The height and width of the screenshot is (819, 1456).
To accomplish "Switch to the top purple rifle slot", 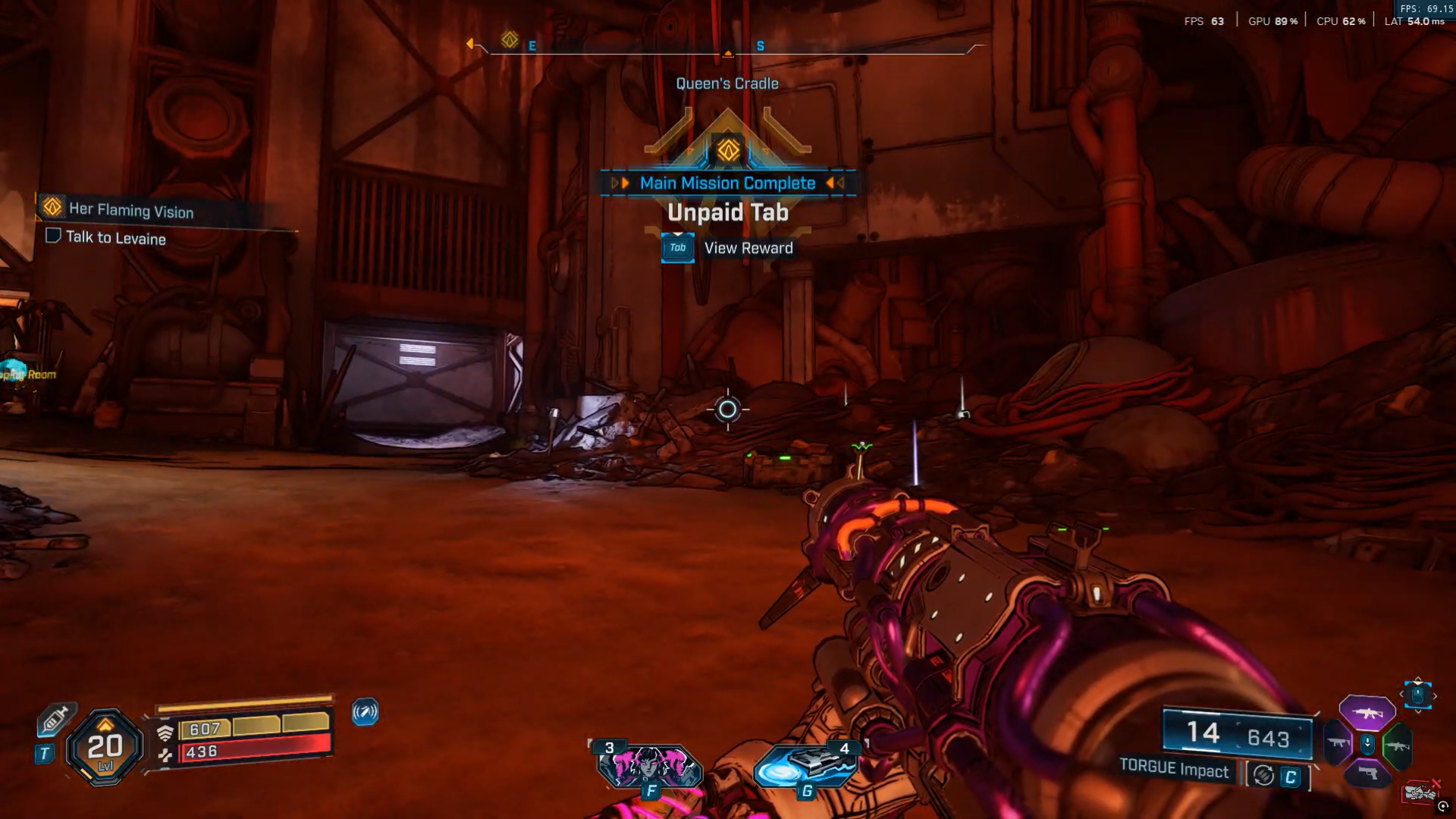I will click(x=1367, y=713).
